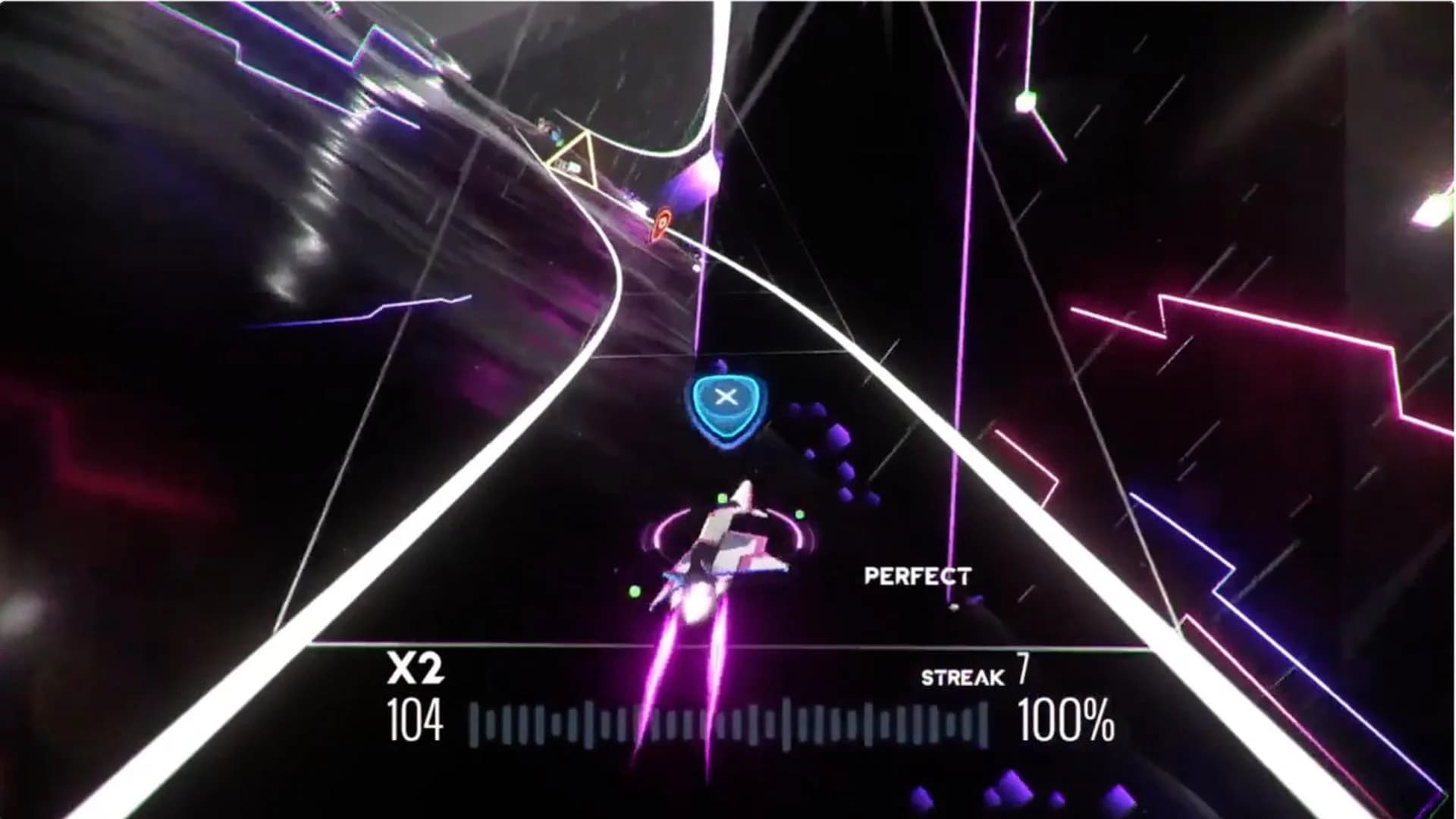Viewport: 1456px width, 819px height.
Task: Click the STREAK counter label
Action: tap(963, 677)
